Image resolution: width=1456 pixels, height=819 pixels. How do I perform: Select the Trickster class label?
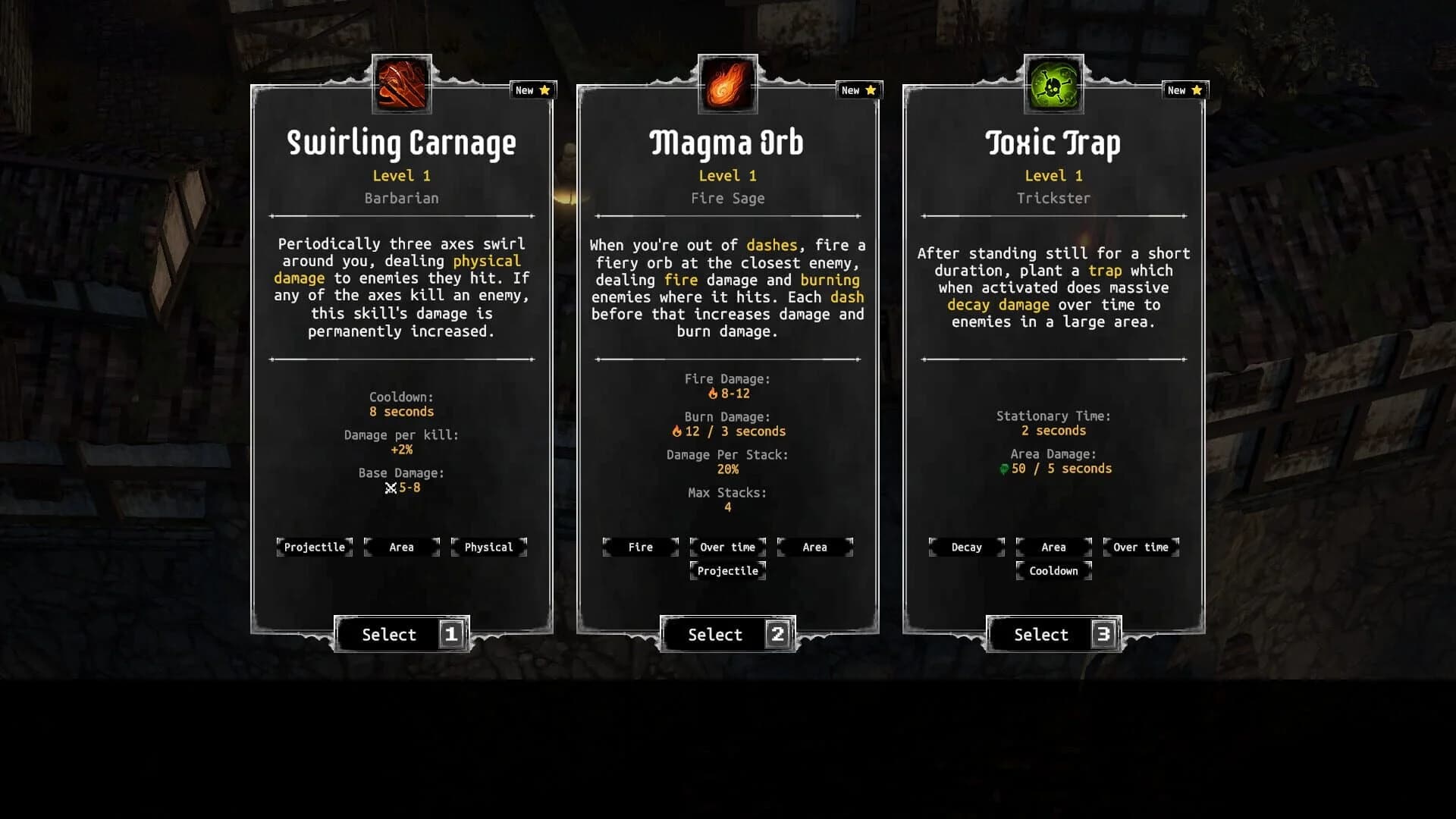[x=1053, y=198]
